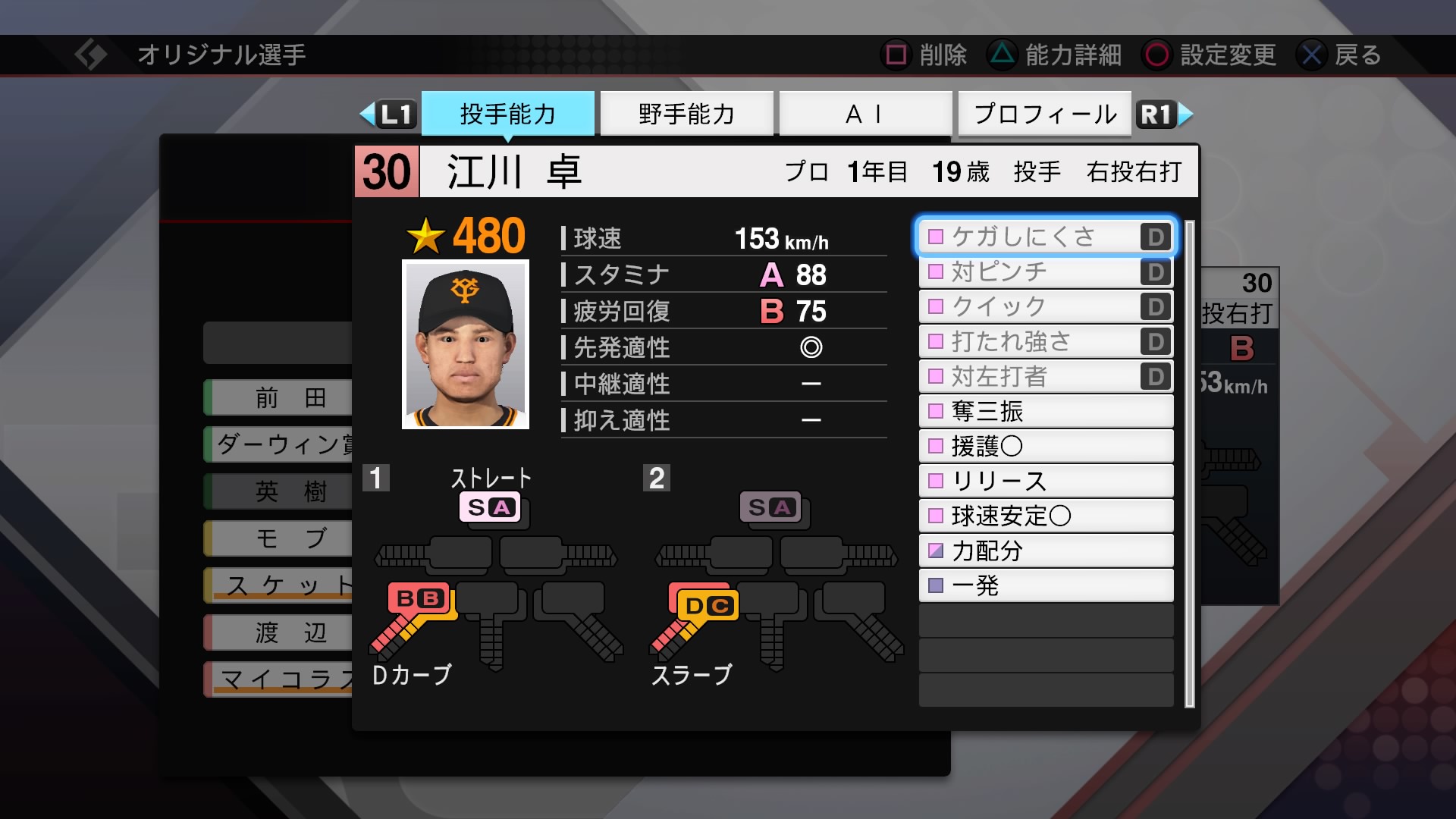Click the player portrait of 江川 卓

click(x=465, y=344)
